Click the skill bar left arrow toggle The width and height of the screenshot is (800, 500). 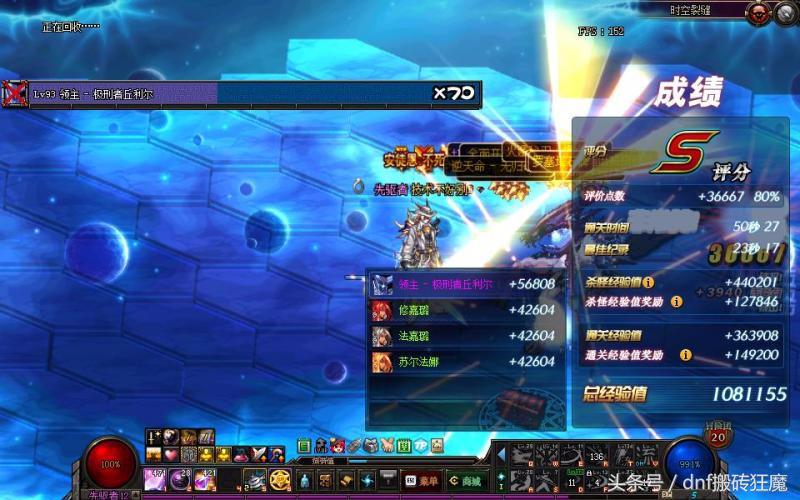click(500, 456)
